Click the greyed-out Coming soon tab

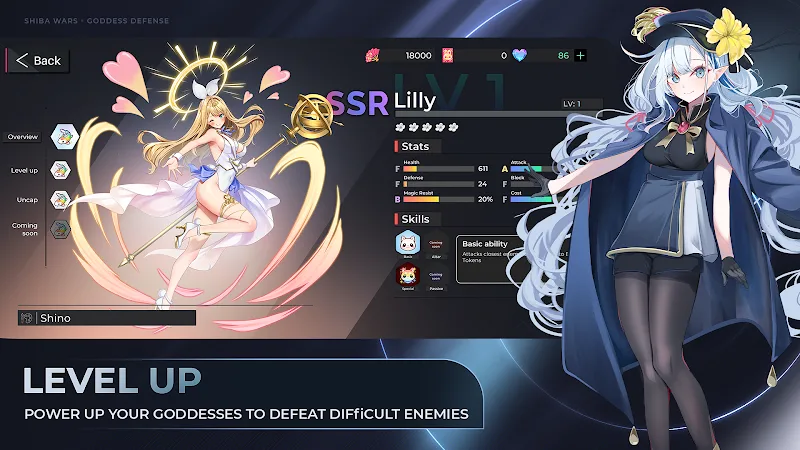pos(61,228)
